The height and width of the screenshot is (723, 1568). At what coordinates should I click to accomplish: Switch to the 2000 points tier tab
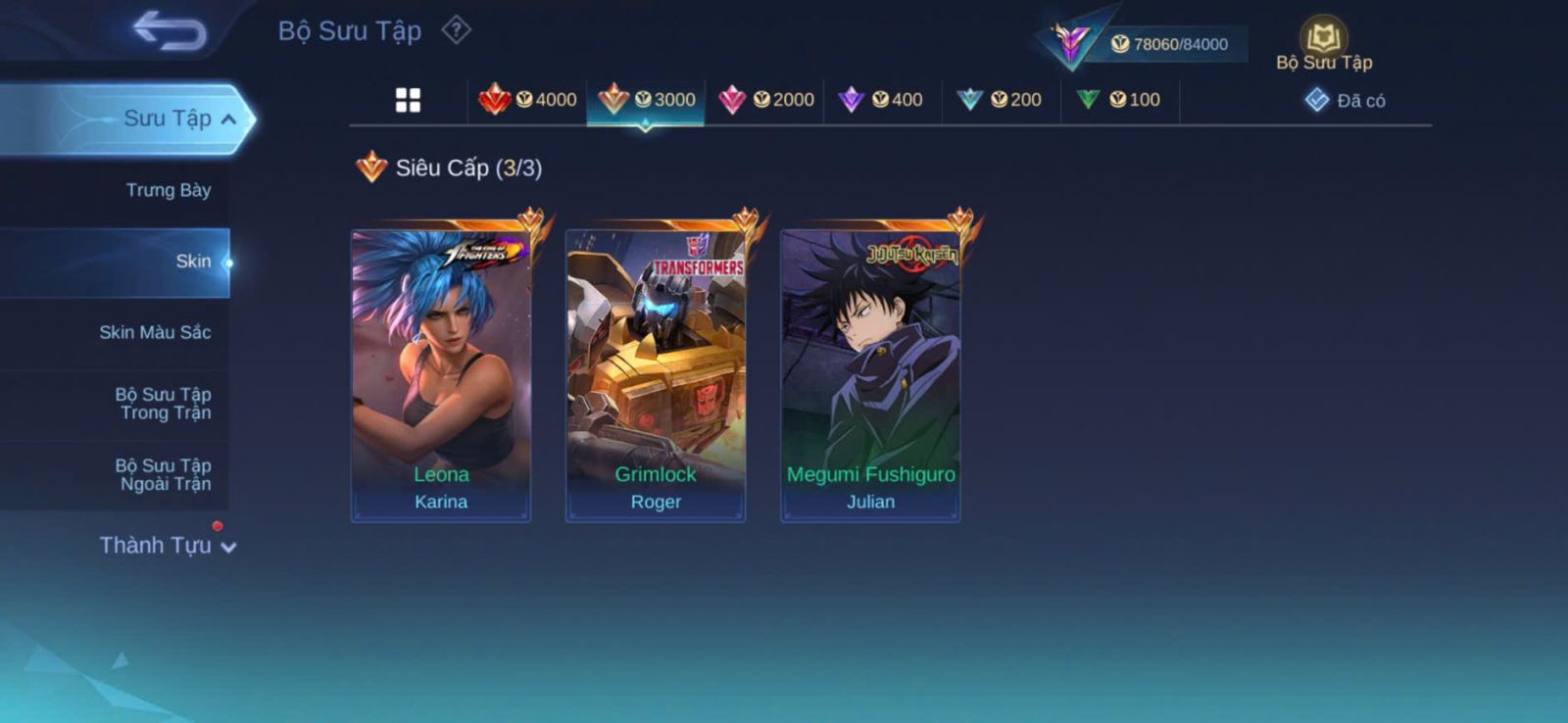(x=765, y=100)
